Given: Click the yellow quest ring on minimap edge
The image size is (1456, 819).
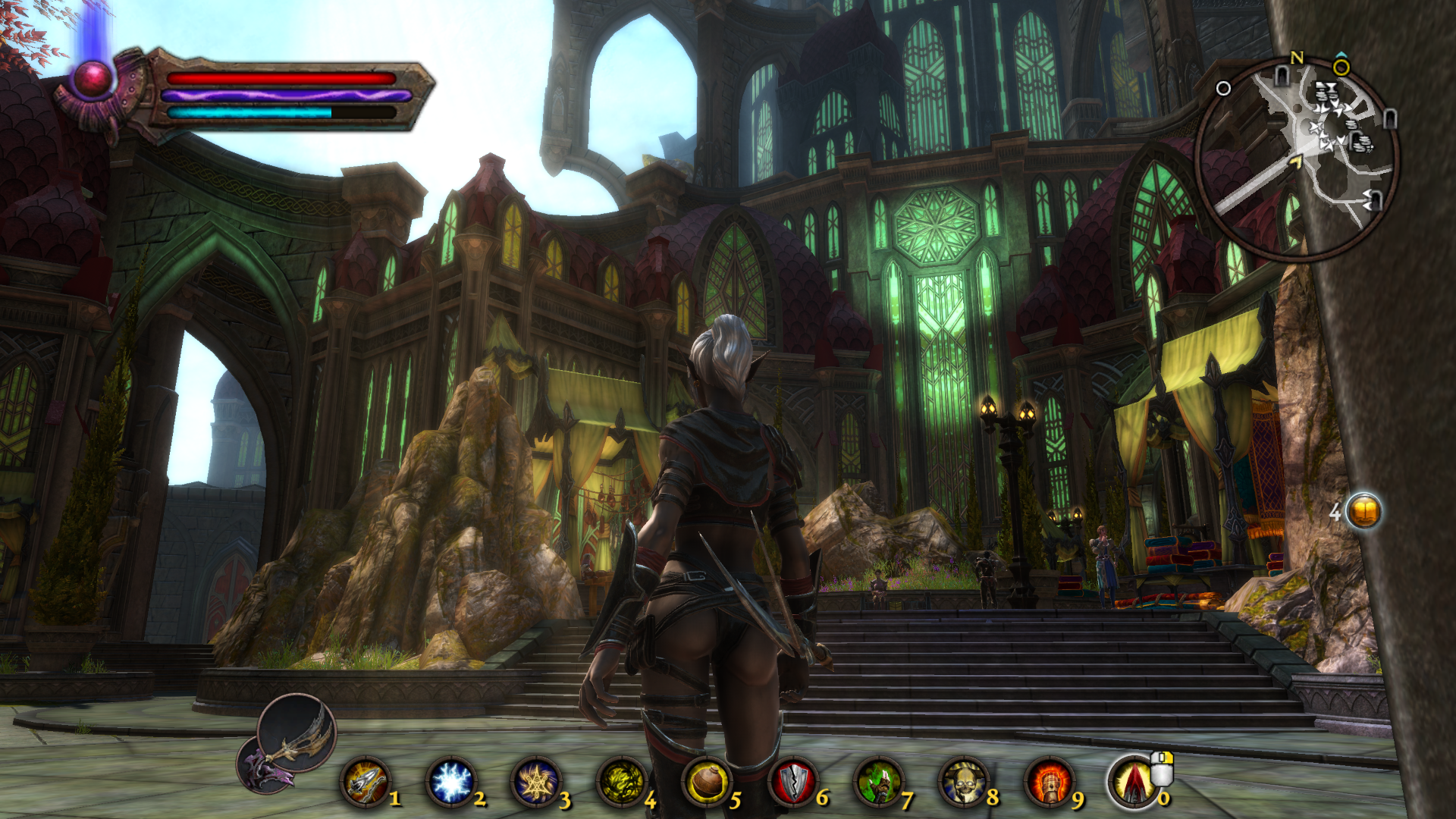Looking at the screenshot, I should 1341,68.
